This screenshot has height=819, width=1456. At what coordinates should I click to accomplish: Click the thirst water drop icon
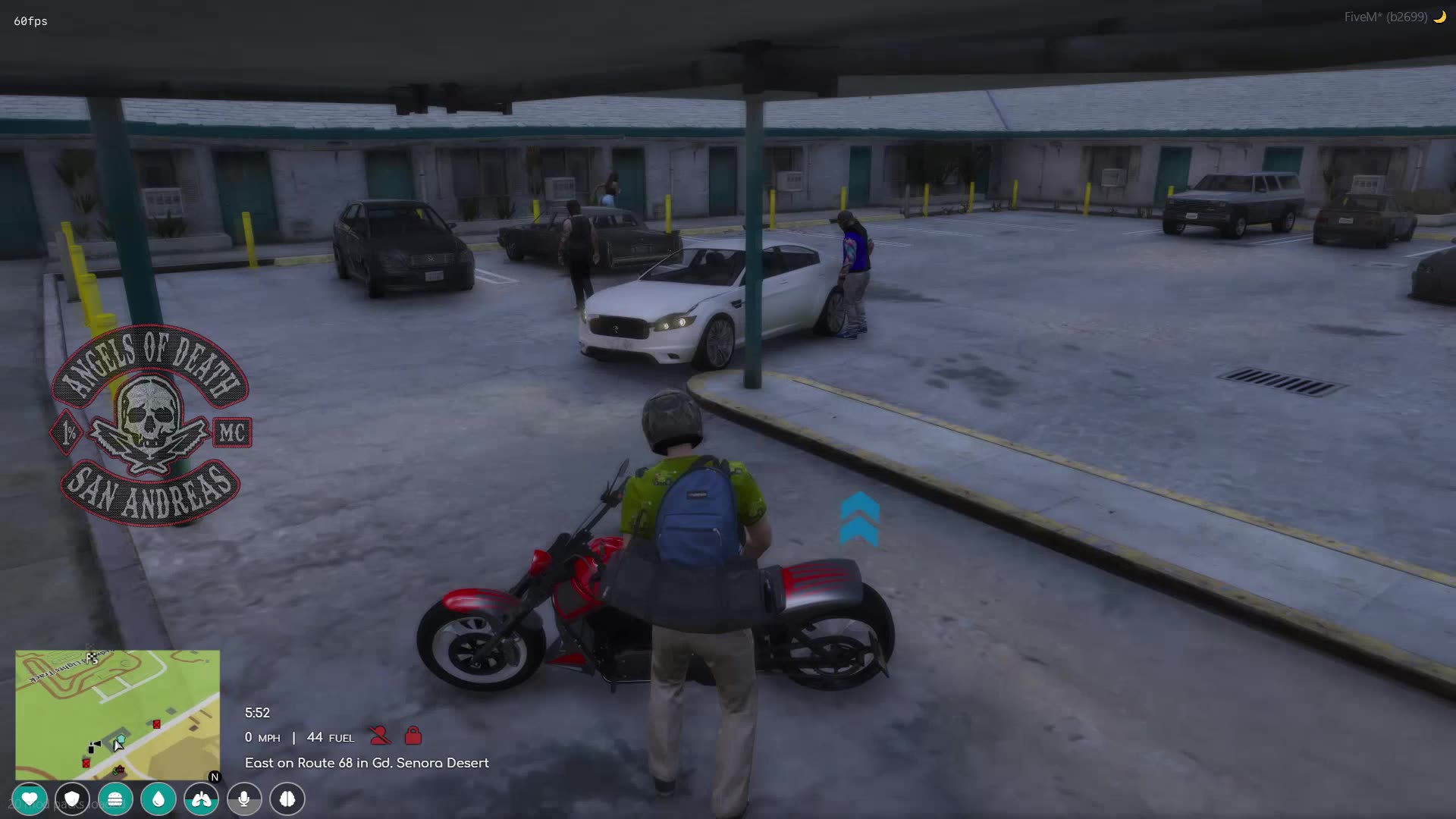coord(158,799)
